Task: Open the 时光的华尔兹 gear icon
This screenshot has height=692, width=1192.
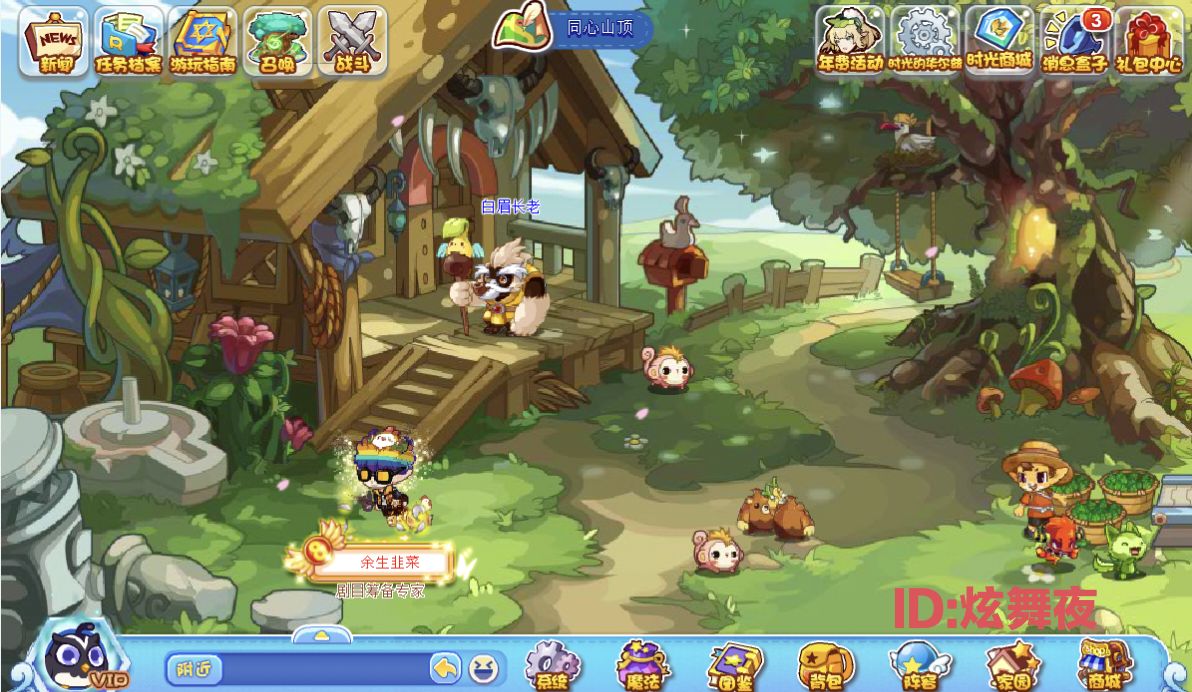Action: coord(925,40)
